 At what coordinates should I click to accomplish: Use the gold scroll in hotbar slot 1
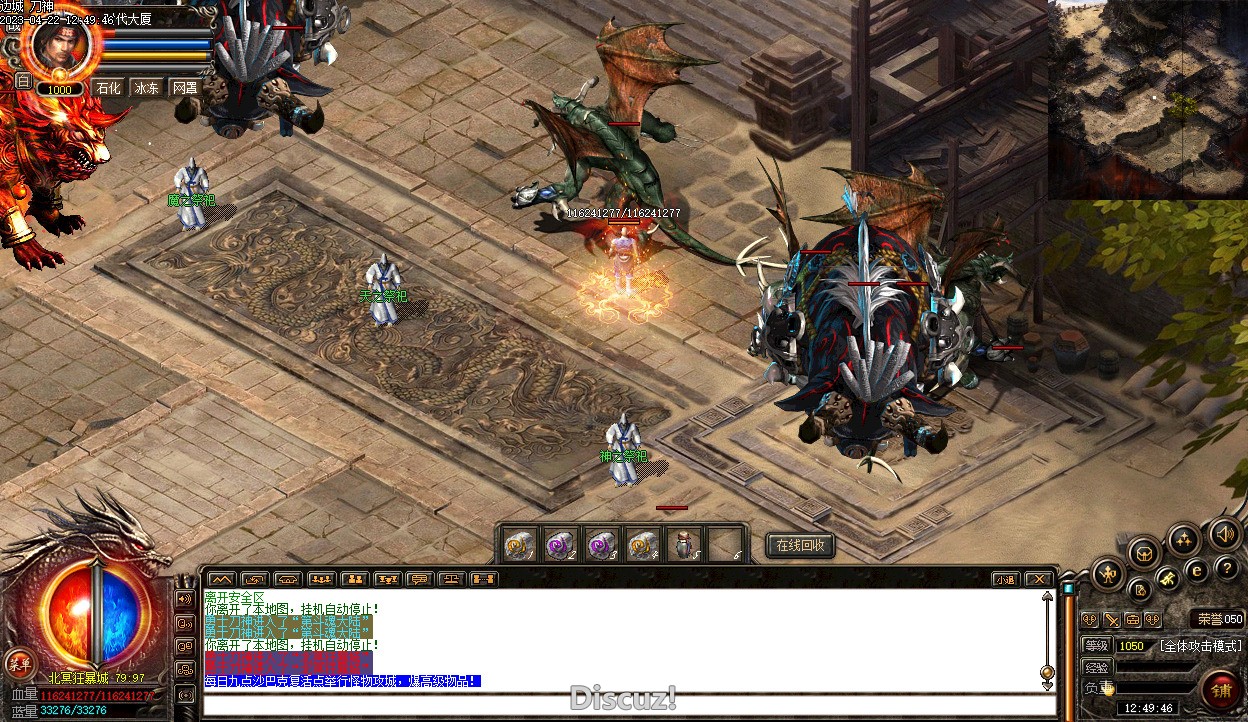tap(519, 545)
